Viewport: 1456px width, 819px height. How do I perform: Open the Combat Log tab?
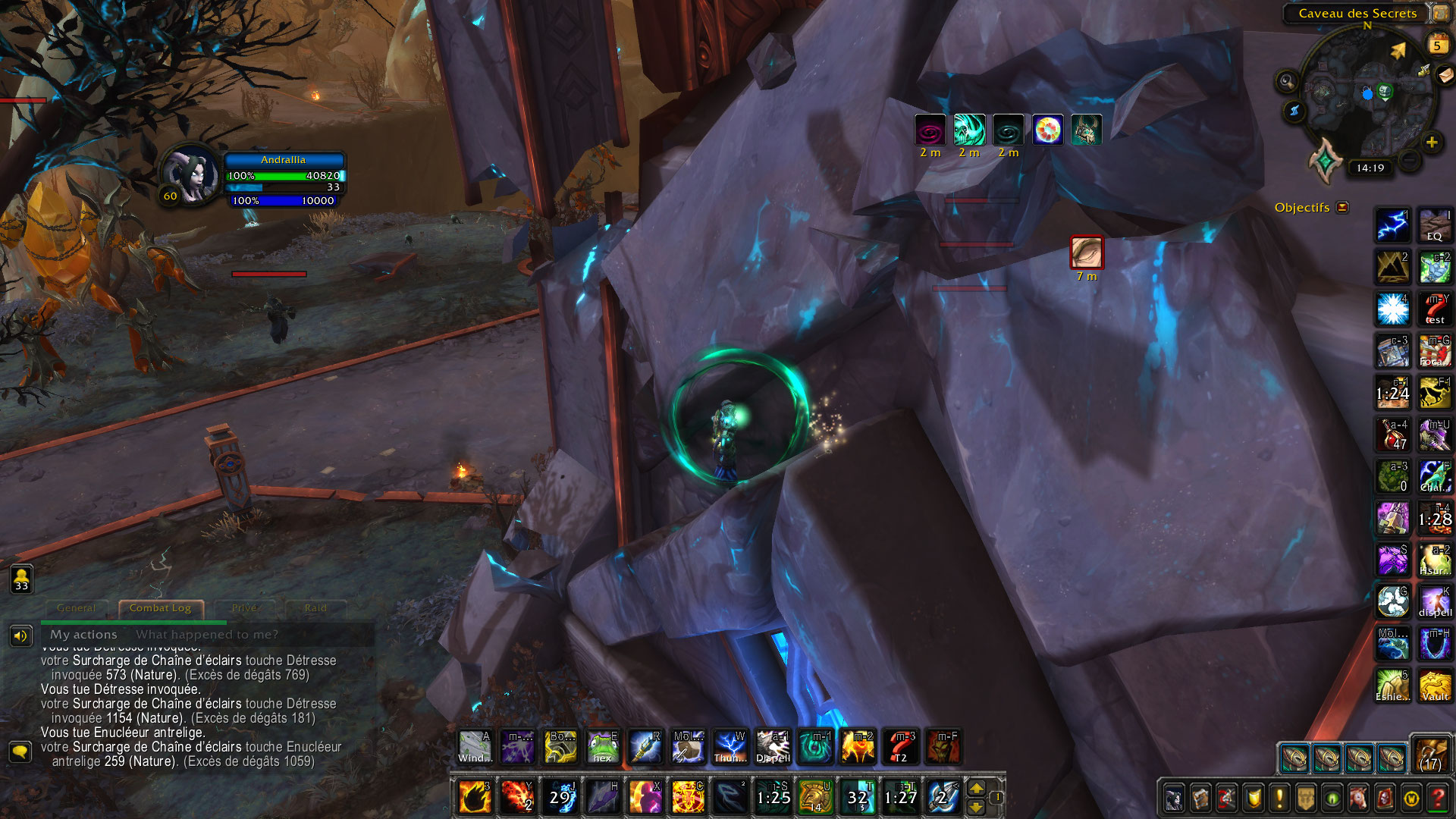(161, 607)
